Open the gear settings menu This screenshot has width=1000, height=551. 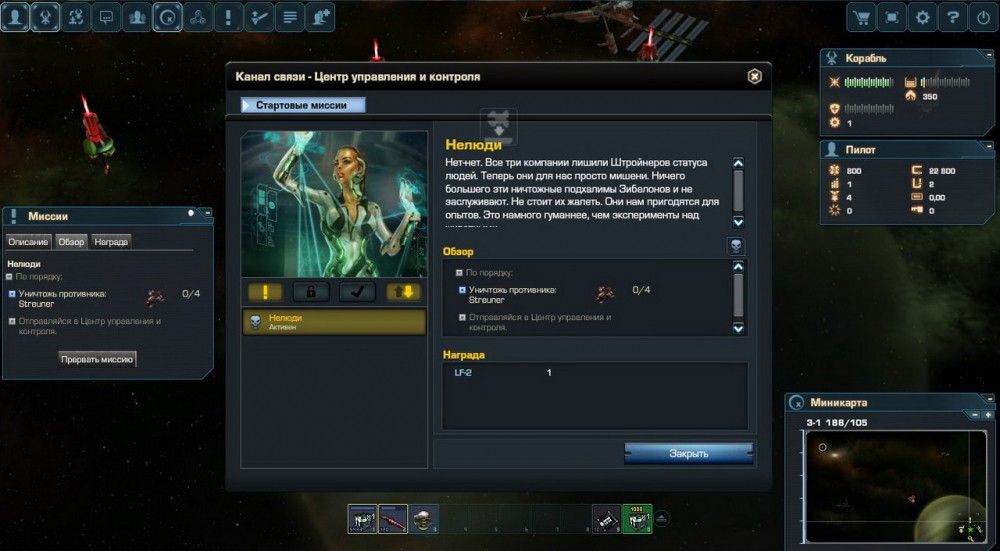[x=922, y=17]
